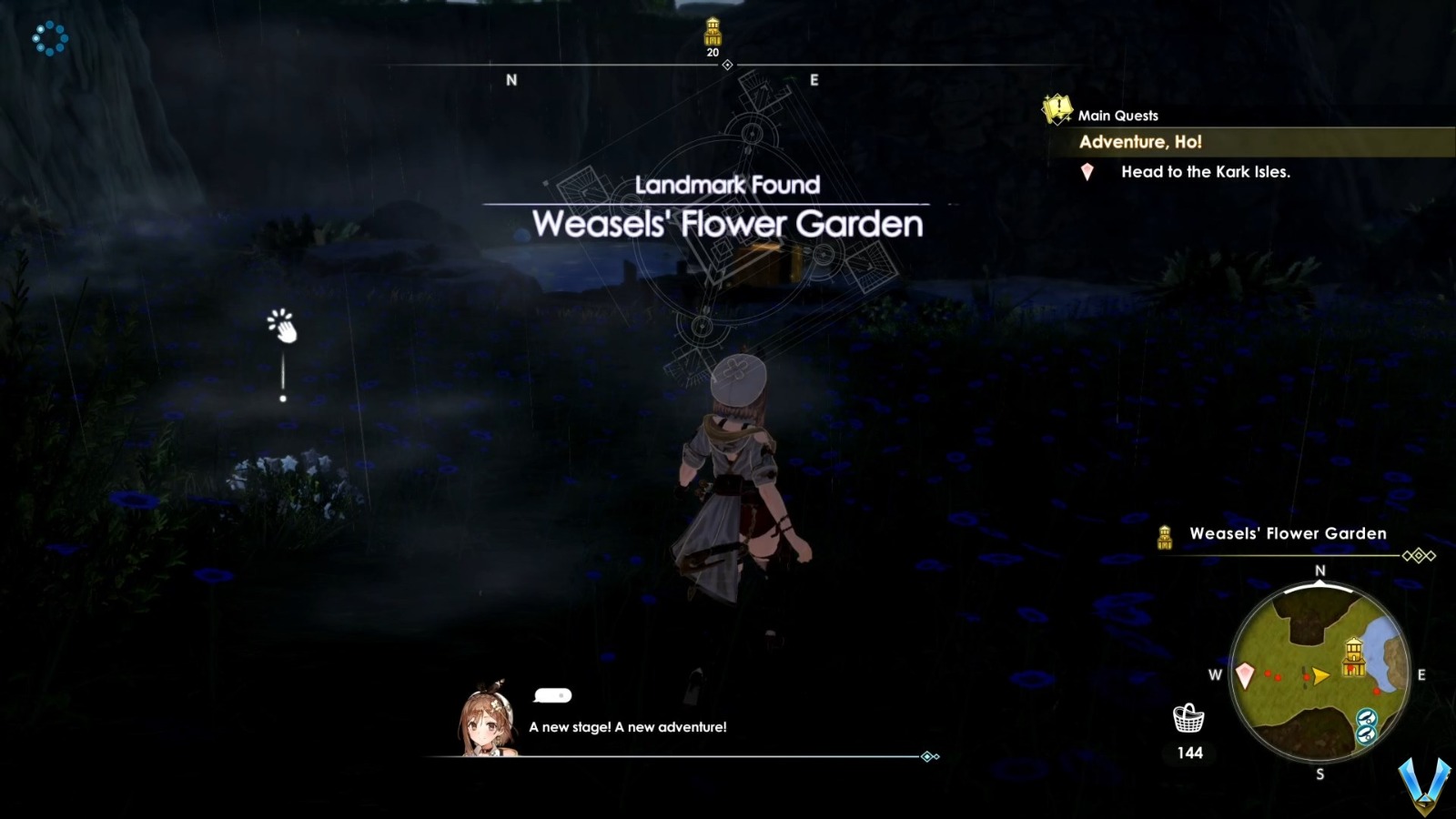Toggle the N direction indicator on the minimap
This screenshot has width=1456, height=819.
1319,571
